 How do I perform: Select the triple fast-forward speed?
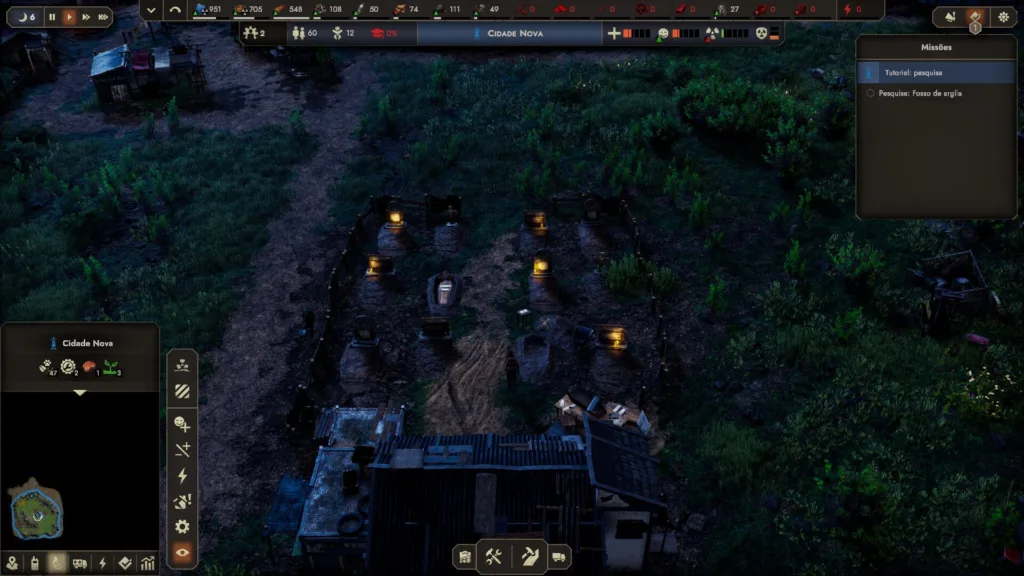103,17
